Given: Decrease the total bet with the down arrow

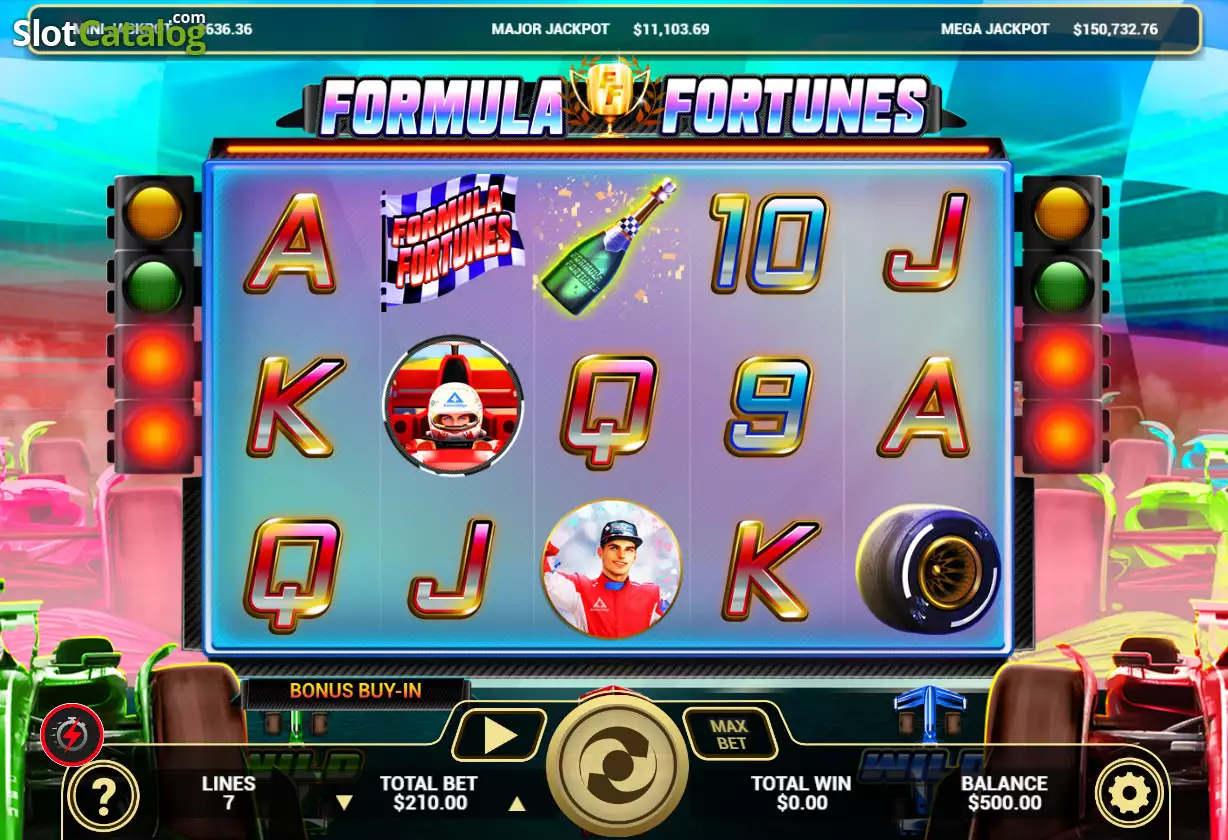Looking at the screenshot, I should [x=344, y=802].
